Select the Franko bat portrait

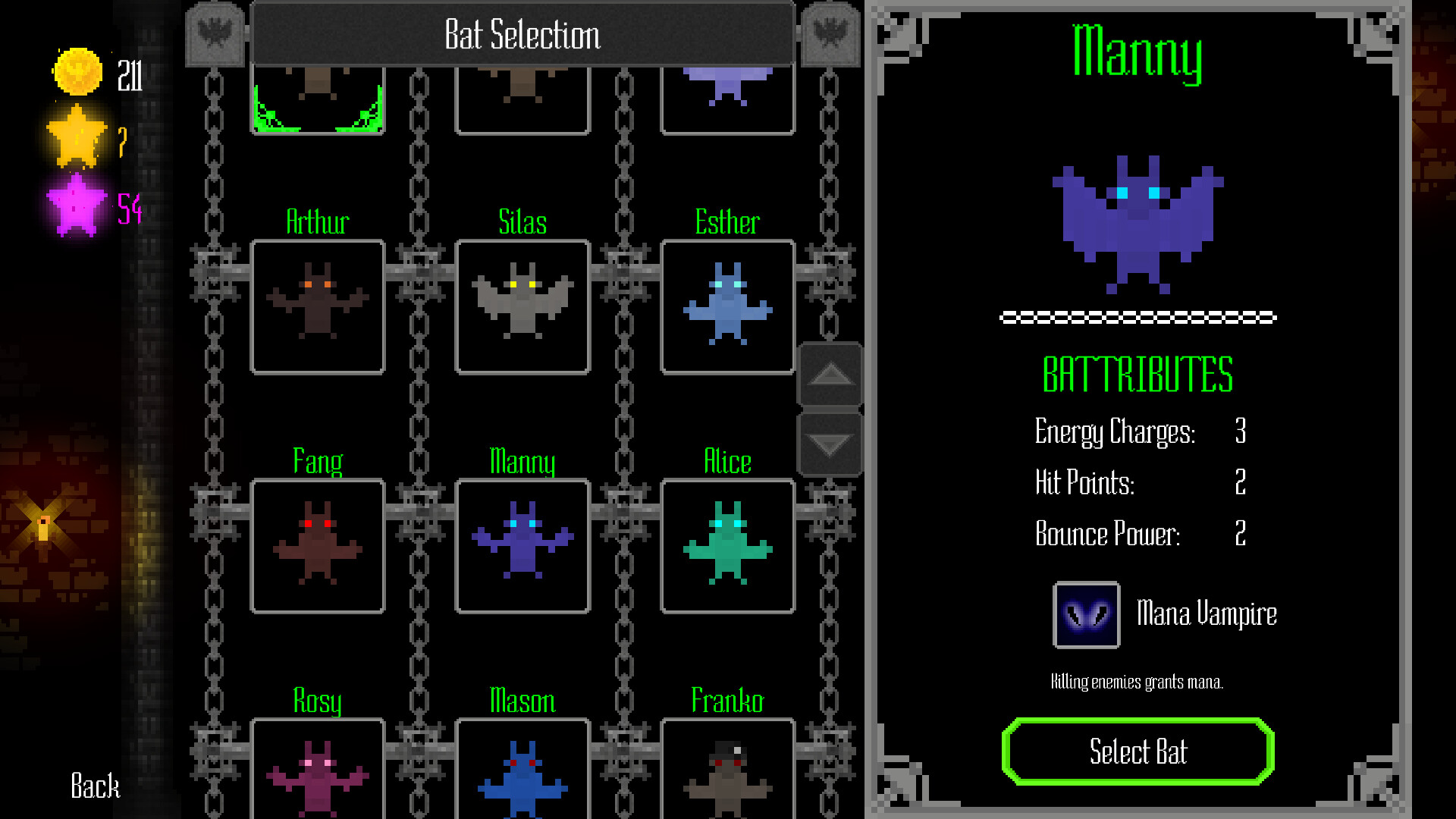[727, 773]
